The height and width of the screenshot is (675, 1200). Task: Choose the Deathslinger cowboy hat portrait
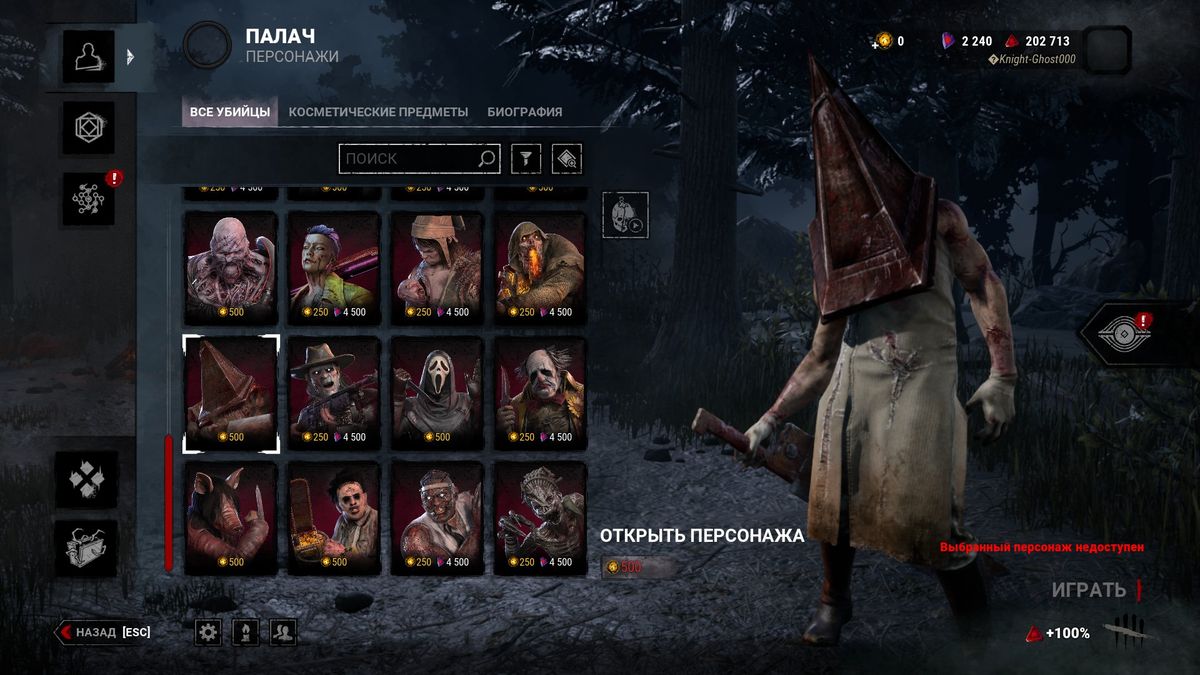pos(334,392)
